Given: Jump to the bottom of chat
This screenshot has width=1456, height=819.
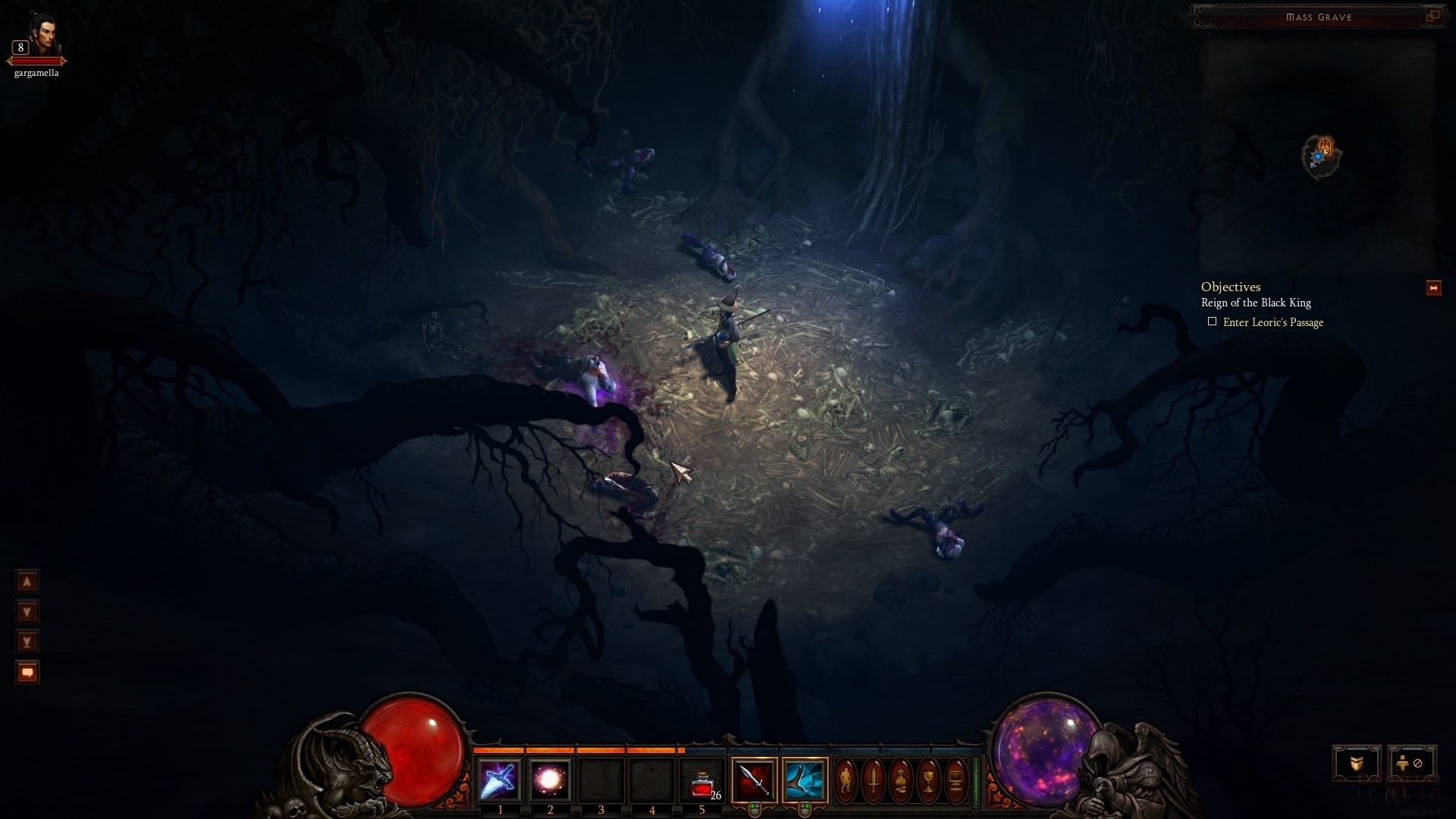Looking at the screenshot, I should point(27,642).
